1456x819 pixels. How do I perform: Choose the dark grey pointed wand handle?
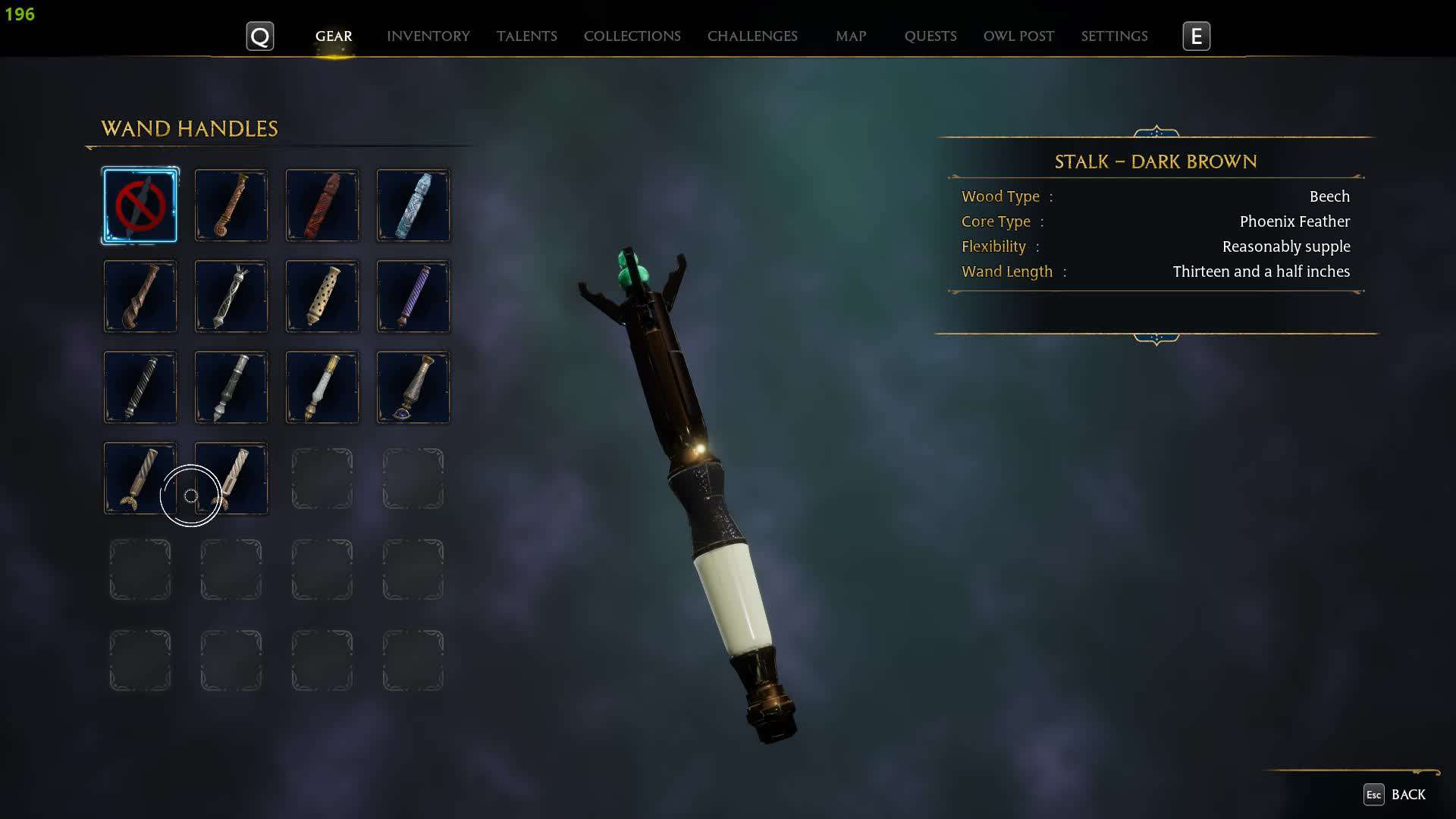pos(231,388)
